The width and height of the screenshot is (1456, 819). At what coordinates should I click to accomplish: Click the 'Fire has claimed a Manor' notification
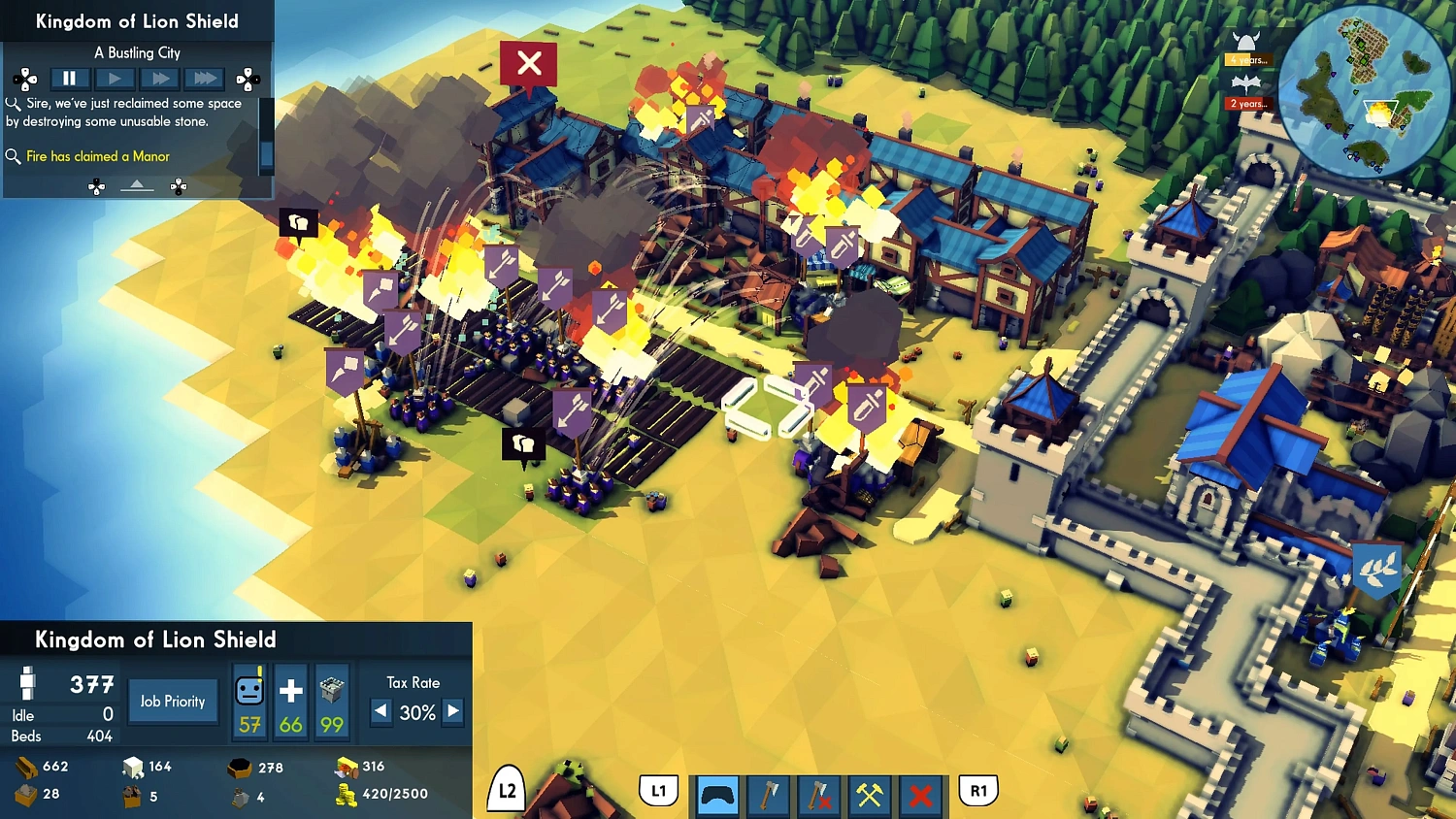point(98,156)
